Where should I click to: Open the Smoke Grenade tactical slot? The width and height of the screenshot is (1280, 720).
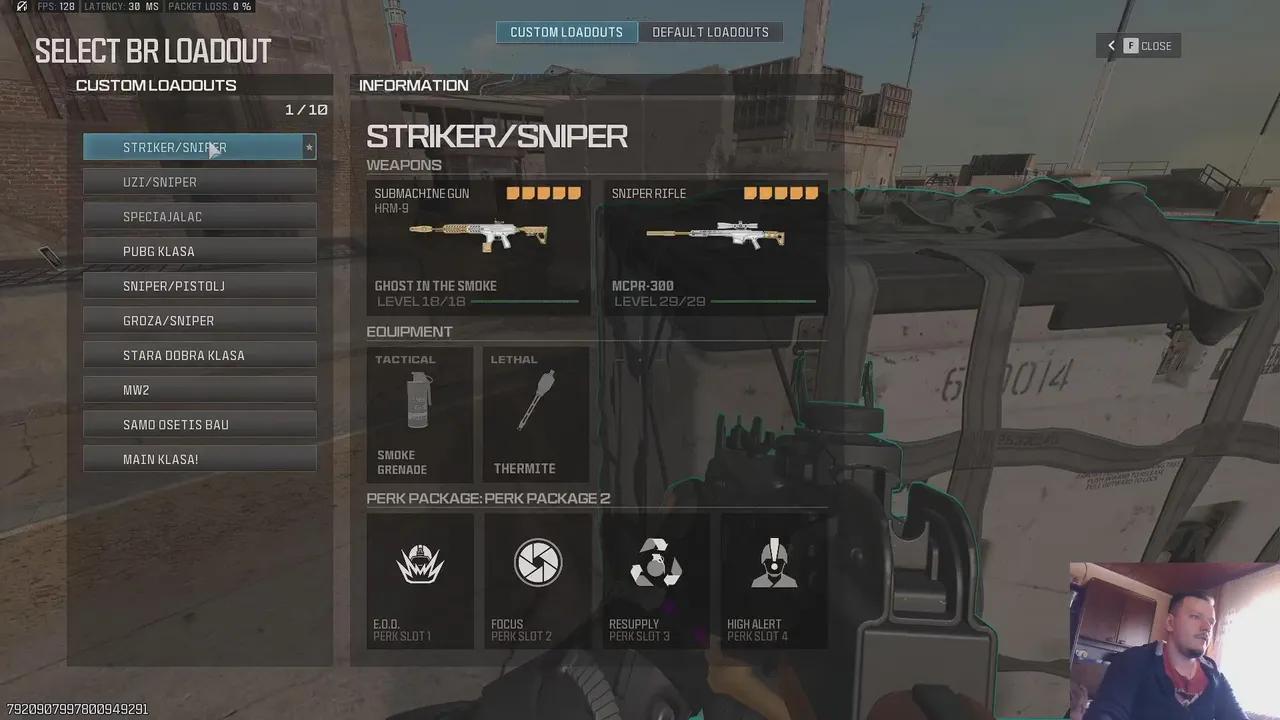(420, 414)
